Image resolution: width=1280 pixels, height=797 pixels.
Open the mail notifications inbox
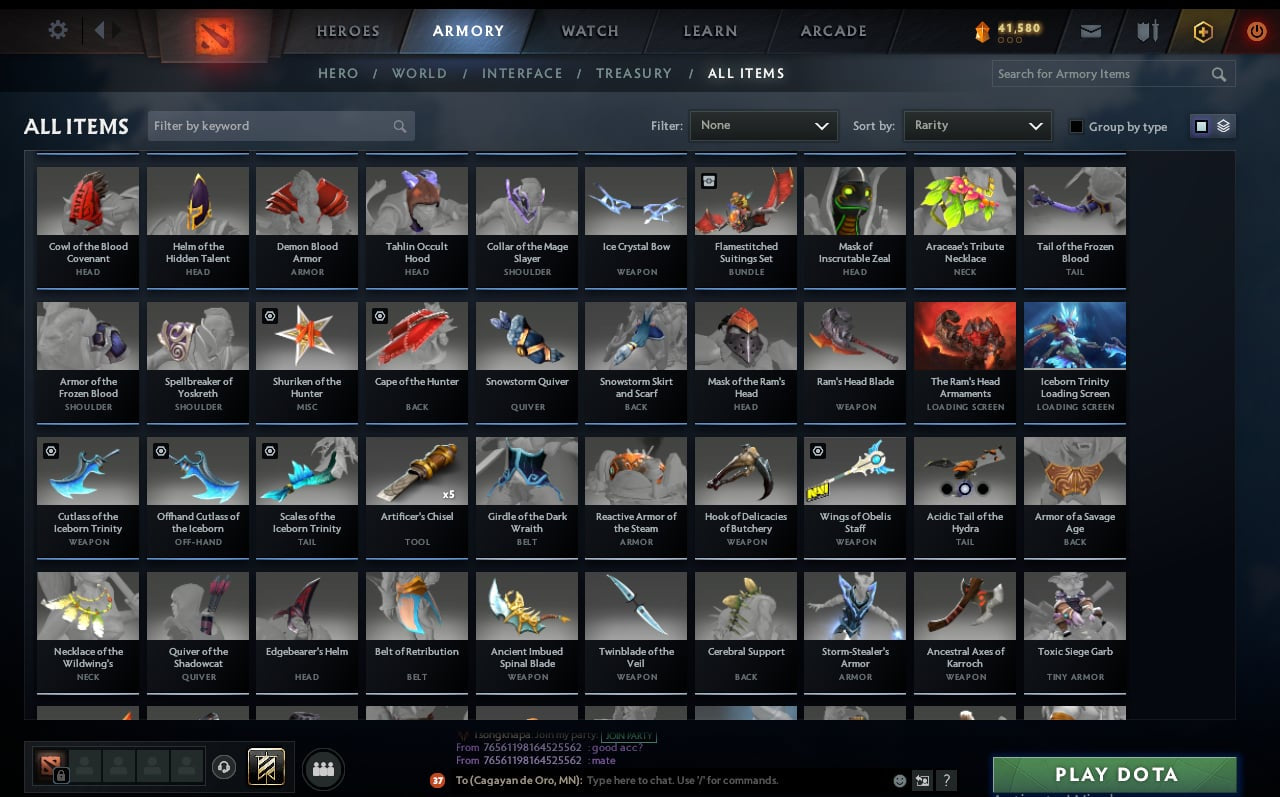click(x=1090, y=31)
